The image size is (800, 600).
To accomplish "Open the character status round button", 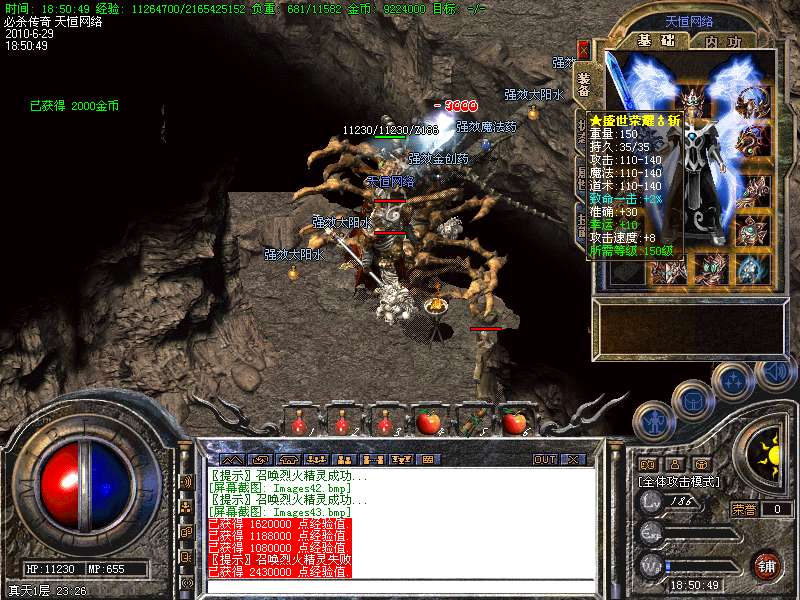I will point(653,418).
